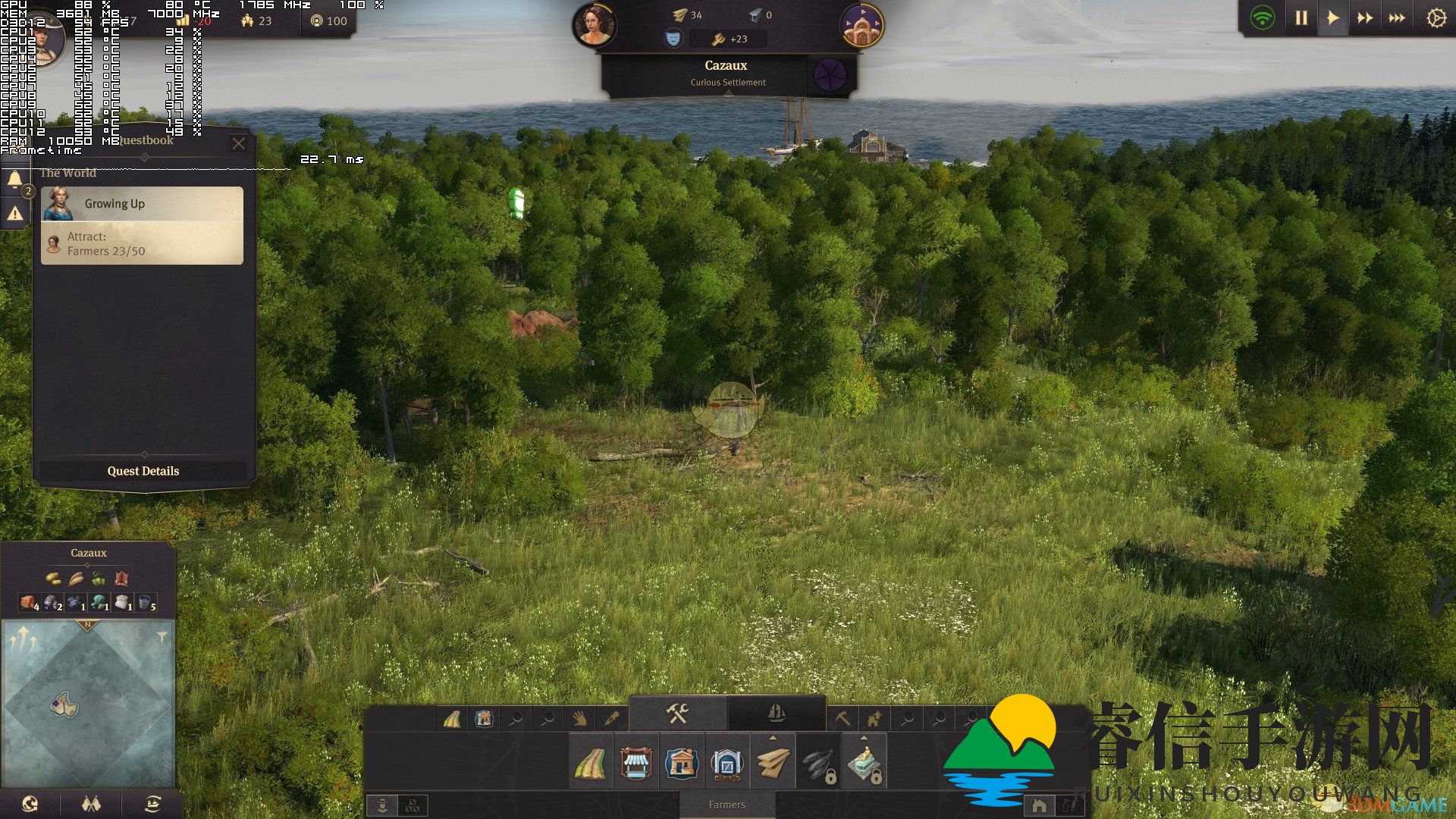The height and width of the screenshot is (819, 1456).
Task: Select the Growing Up quest entry
Action: (x=143, y=204)
